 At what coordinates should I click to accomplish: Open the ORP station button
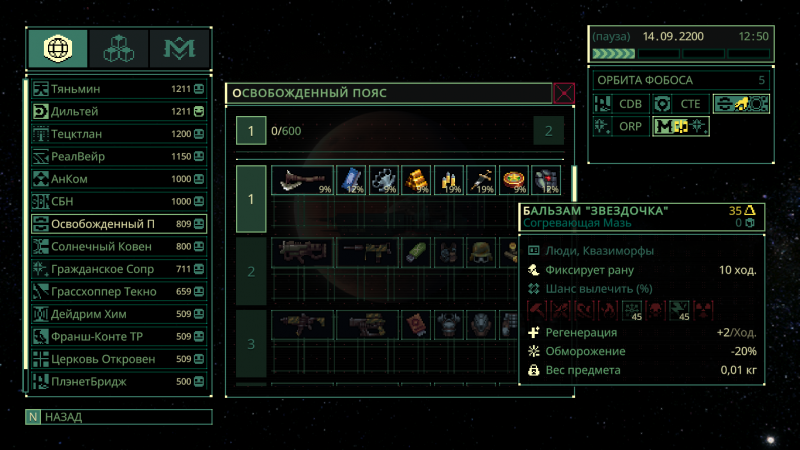click(619, 126)
